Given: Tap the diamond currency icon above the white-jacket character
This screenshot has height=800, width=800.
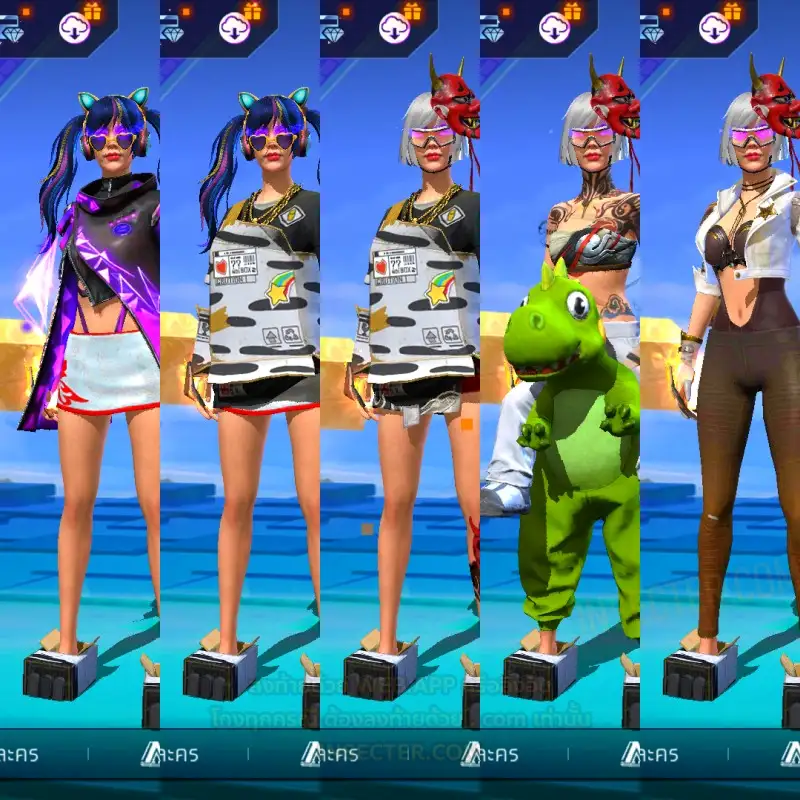Looking at the screenshot, I should coord(654,33).
